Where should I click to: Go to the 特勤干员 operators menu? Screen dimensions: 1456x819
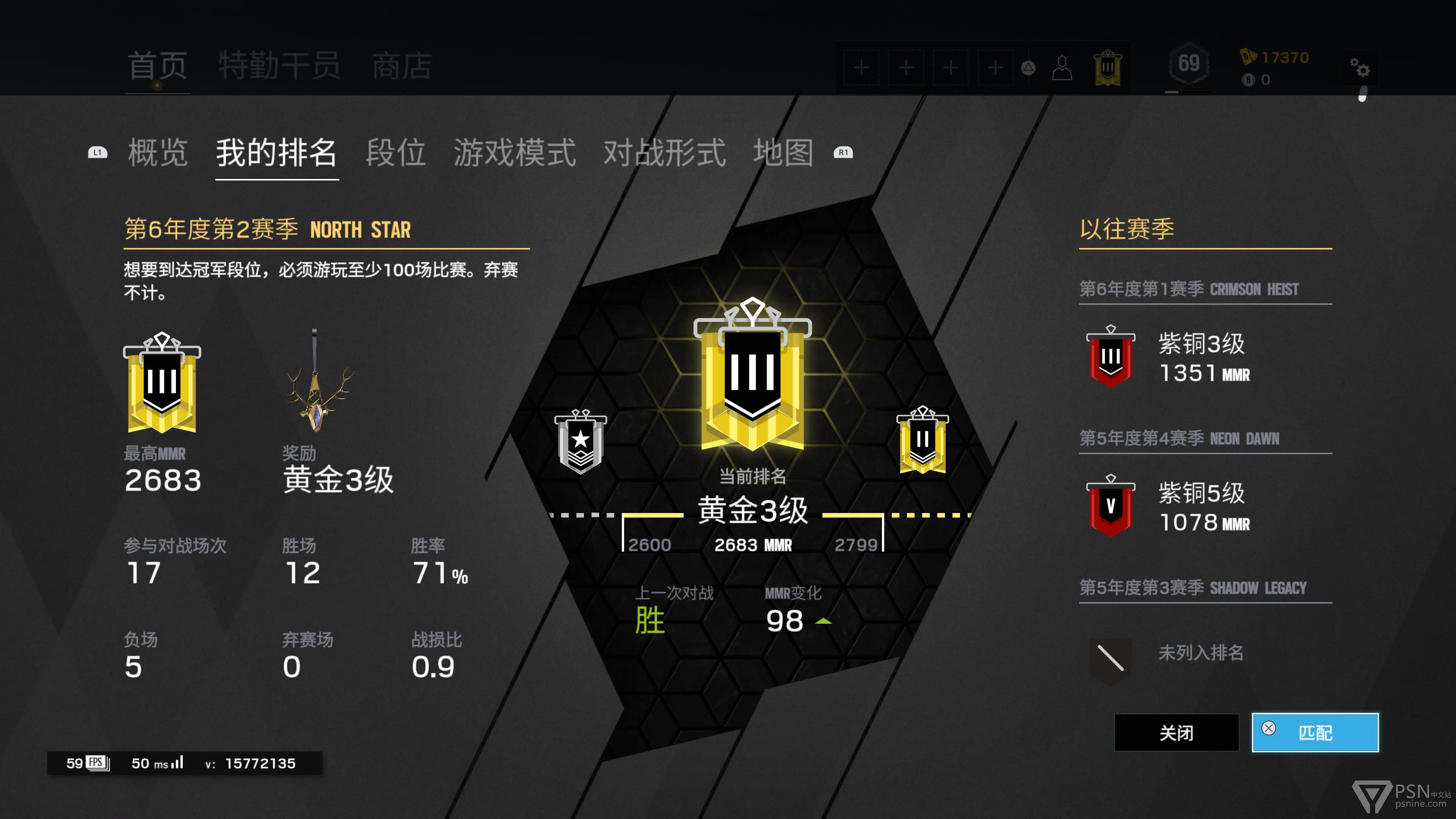coord(279,66)
